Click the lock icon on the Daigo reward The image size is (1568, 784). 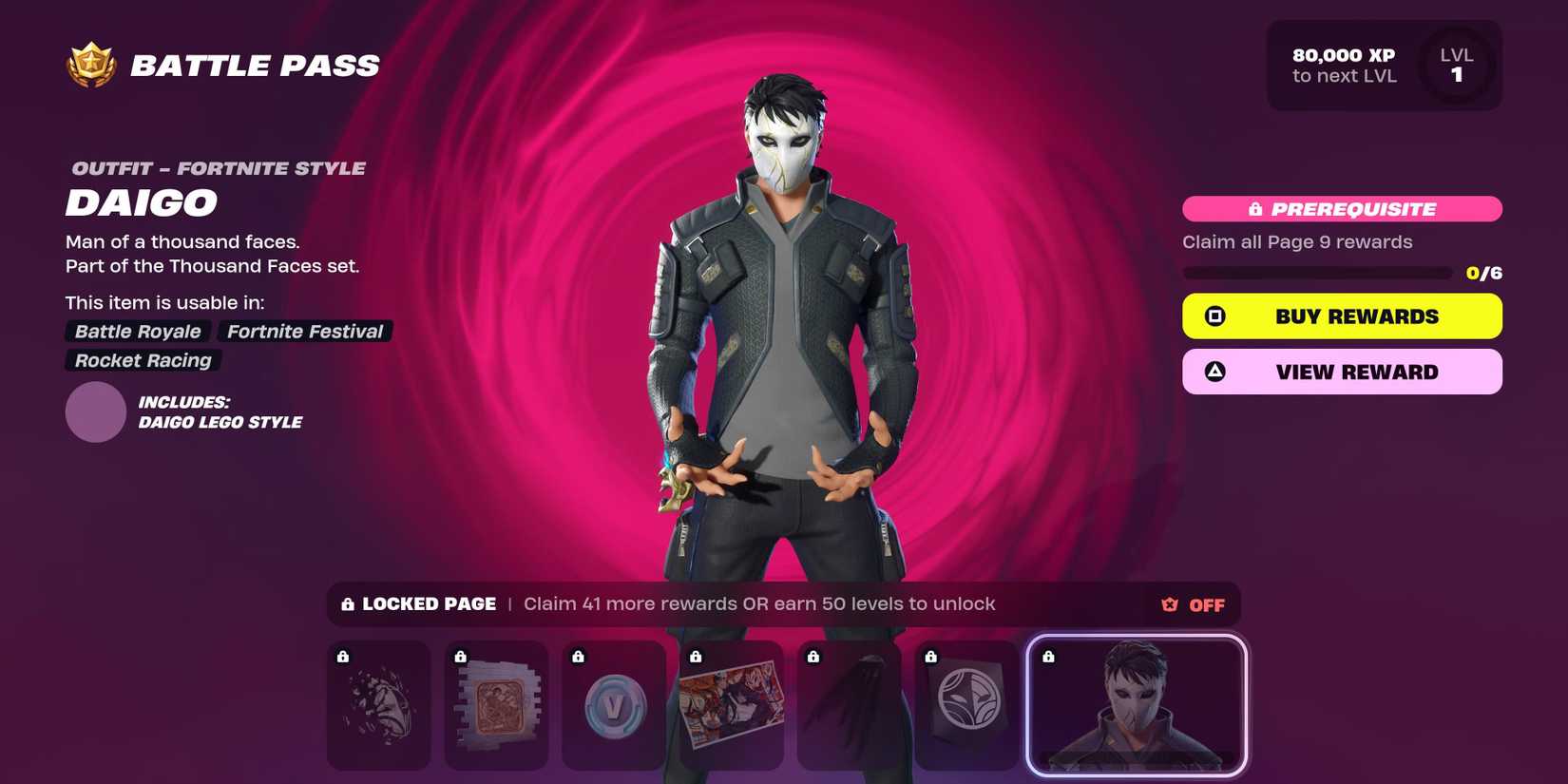[1049, 656]
